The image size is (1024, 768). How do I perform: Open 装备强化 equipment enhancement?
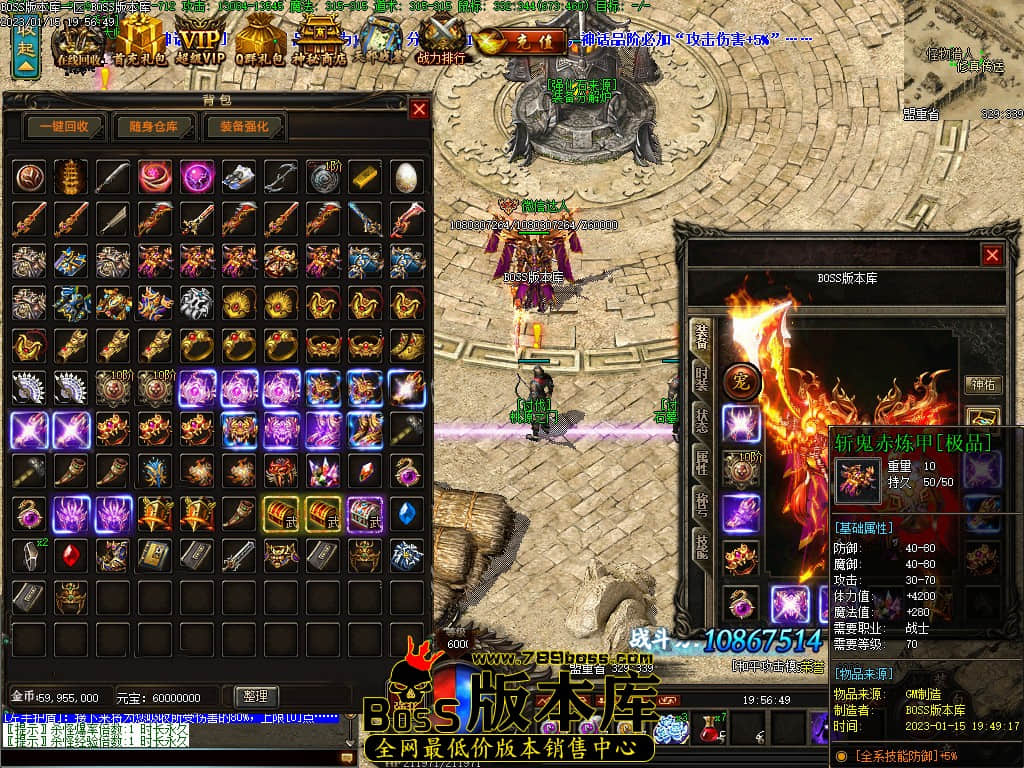point(245,127)
